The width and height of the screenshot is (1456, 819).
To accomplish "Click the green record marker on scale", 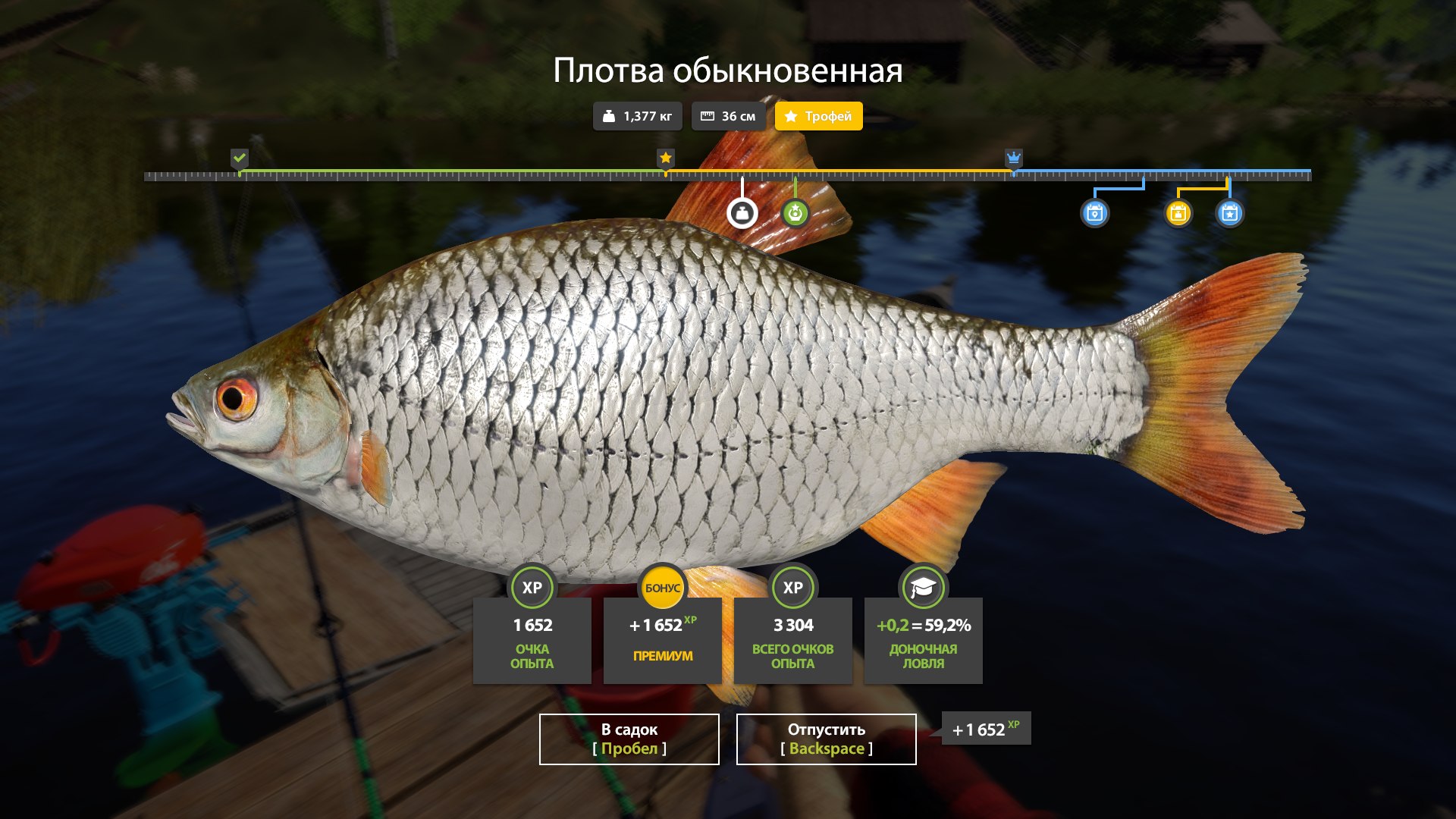I will (795, 213).
